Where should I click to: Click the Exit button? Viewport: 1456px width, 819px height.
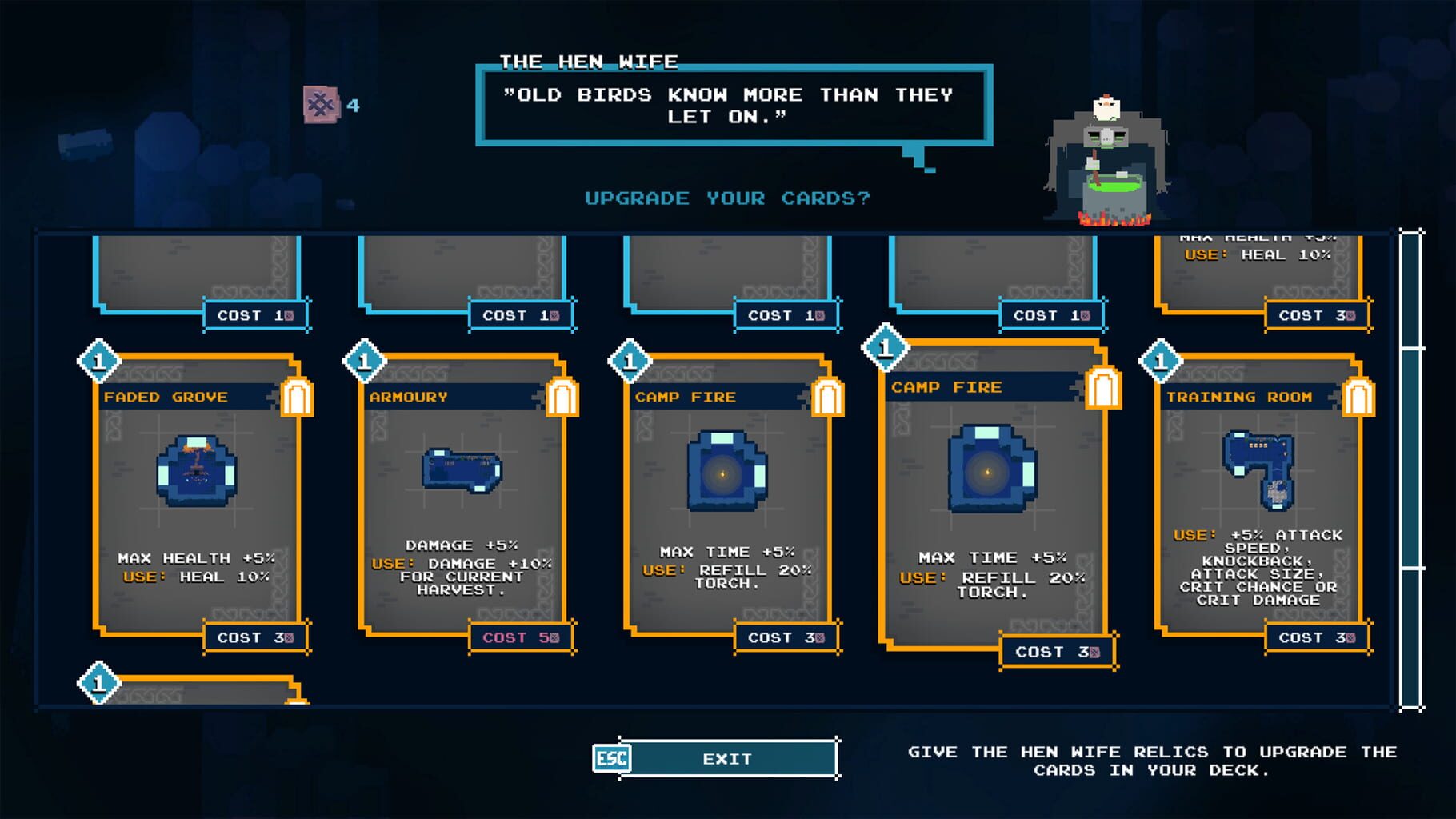tap(728, 757)
